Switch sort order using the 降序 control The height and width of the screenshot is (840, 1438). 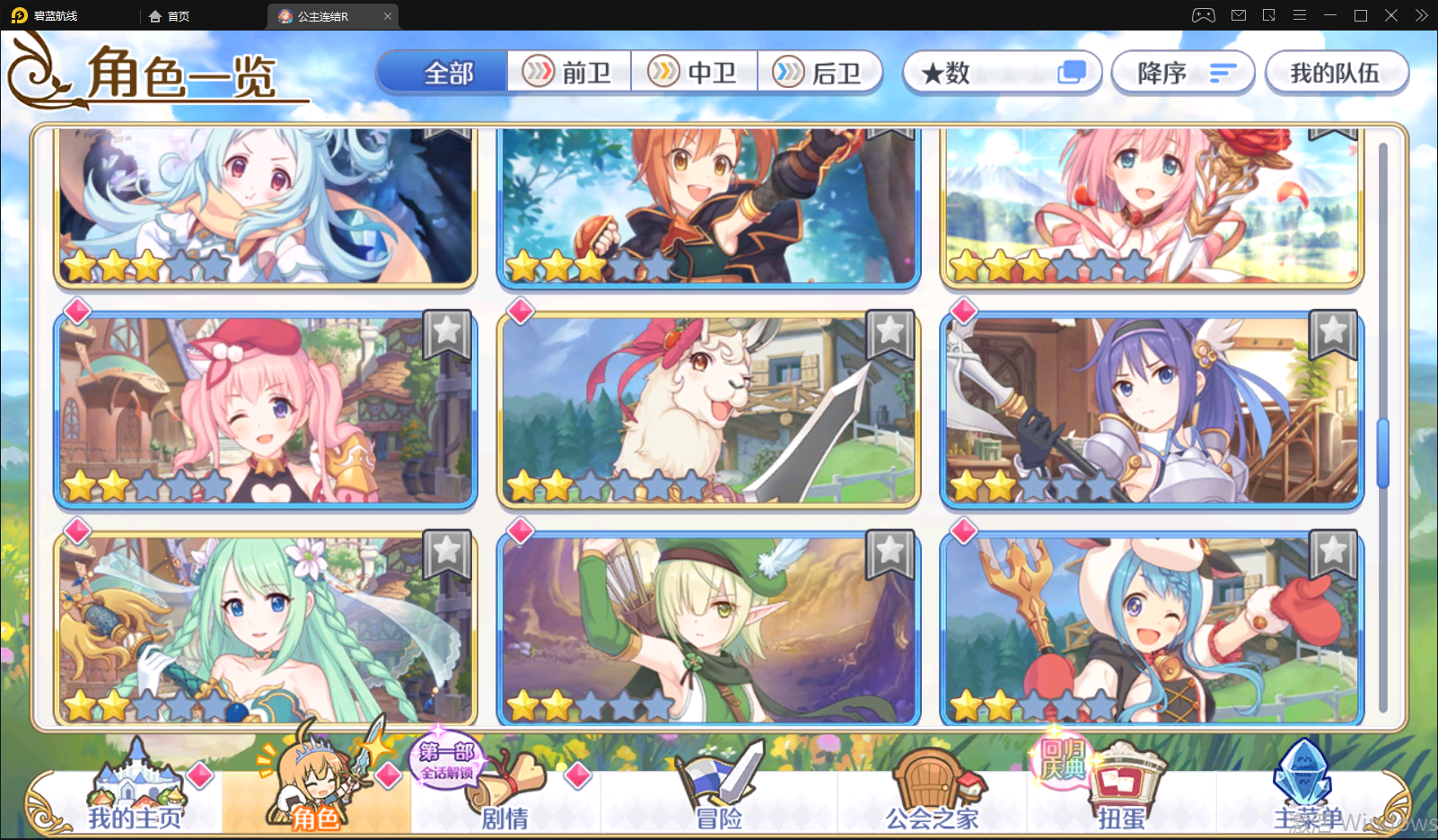[1182, 72]
